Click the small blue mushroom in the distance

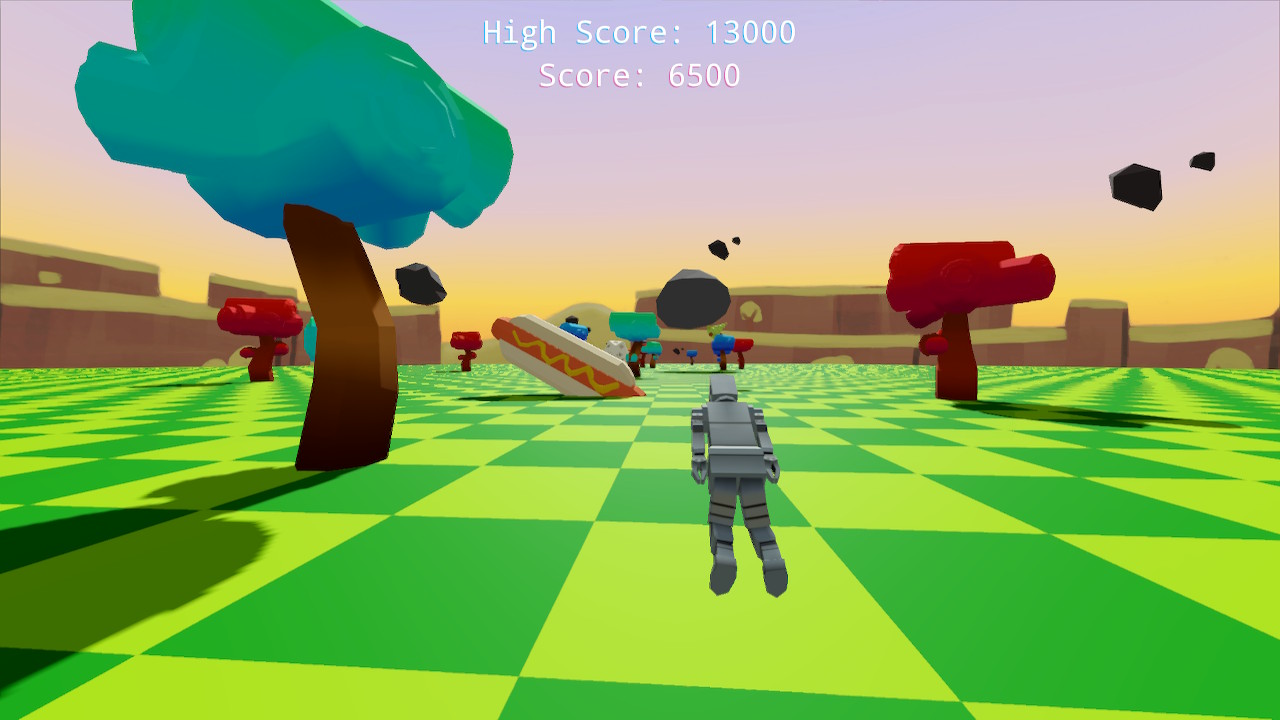691,354
